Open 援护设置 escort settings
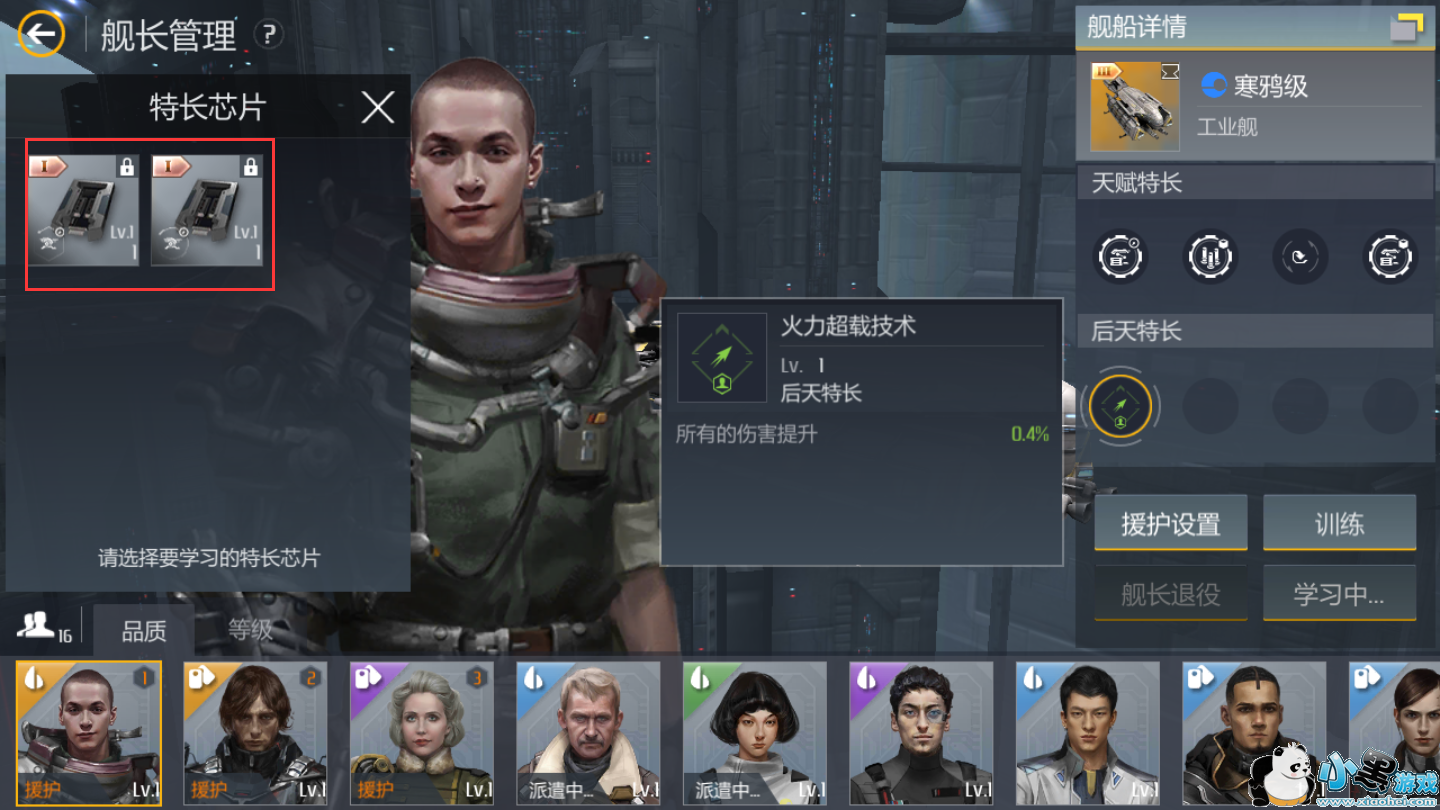This screenshot has width=1440, height=810. click(1170, 523)
